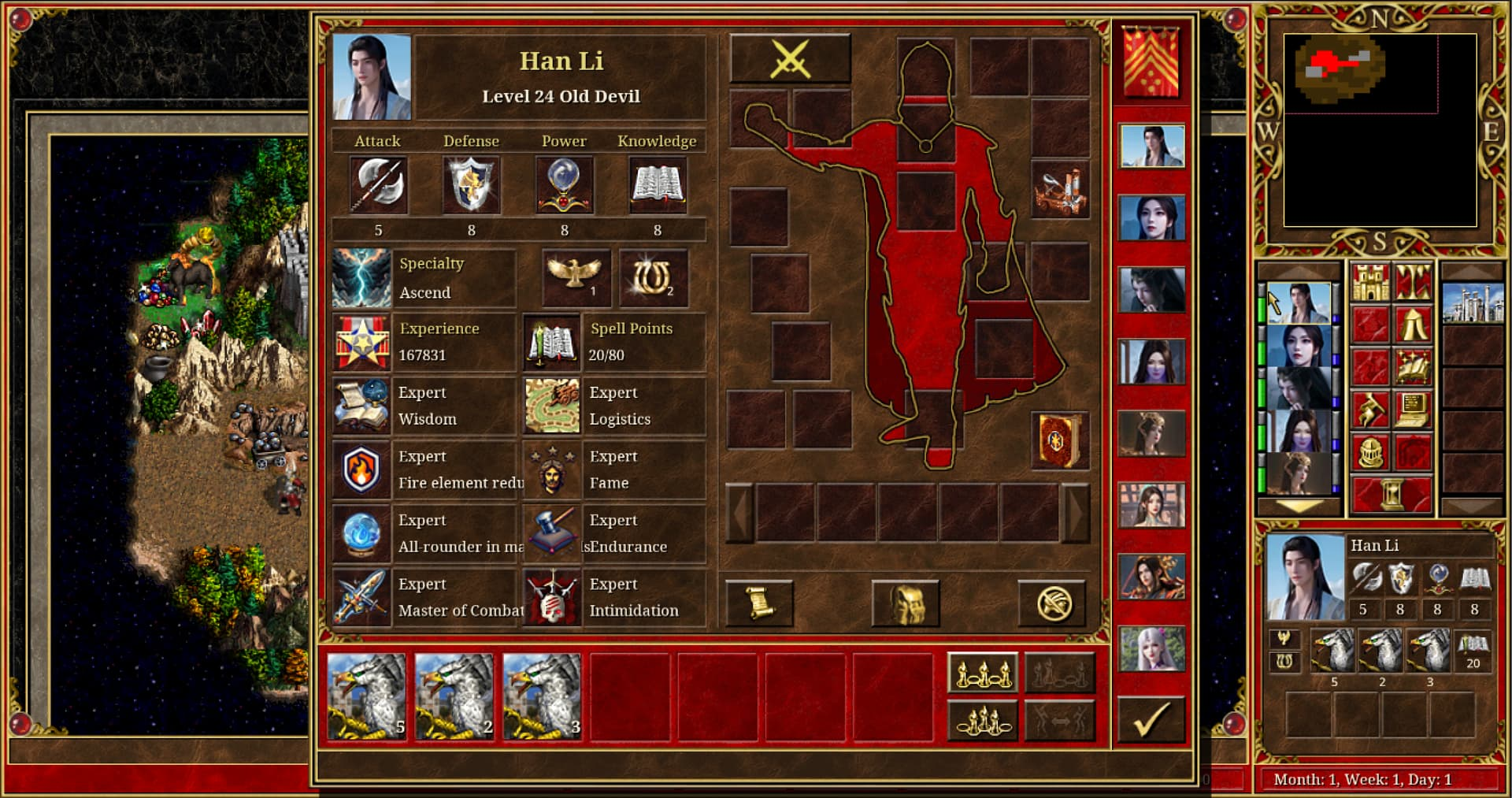Select the castle town thumbnail
The image size is (1512, 798).
(x=1472, y=302)
